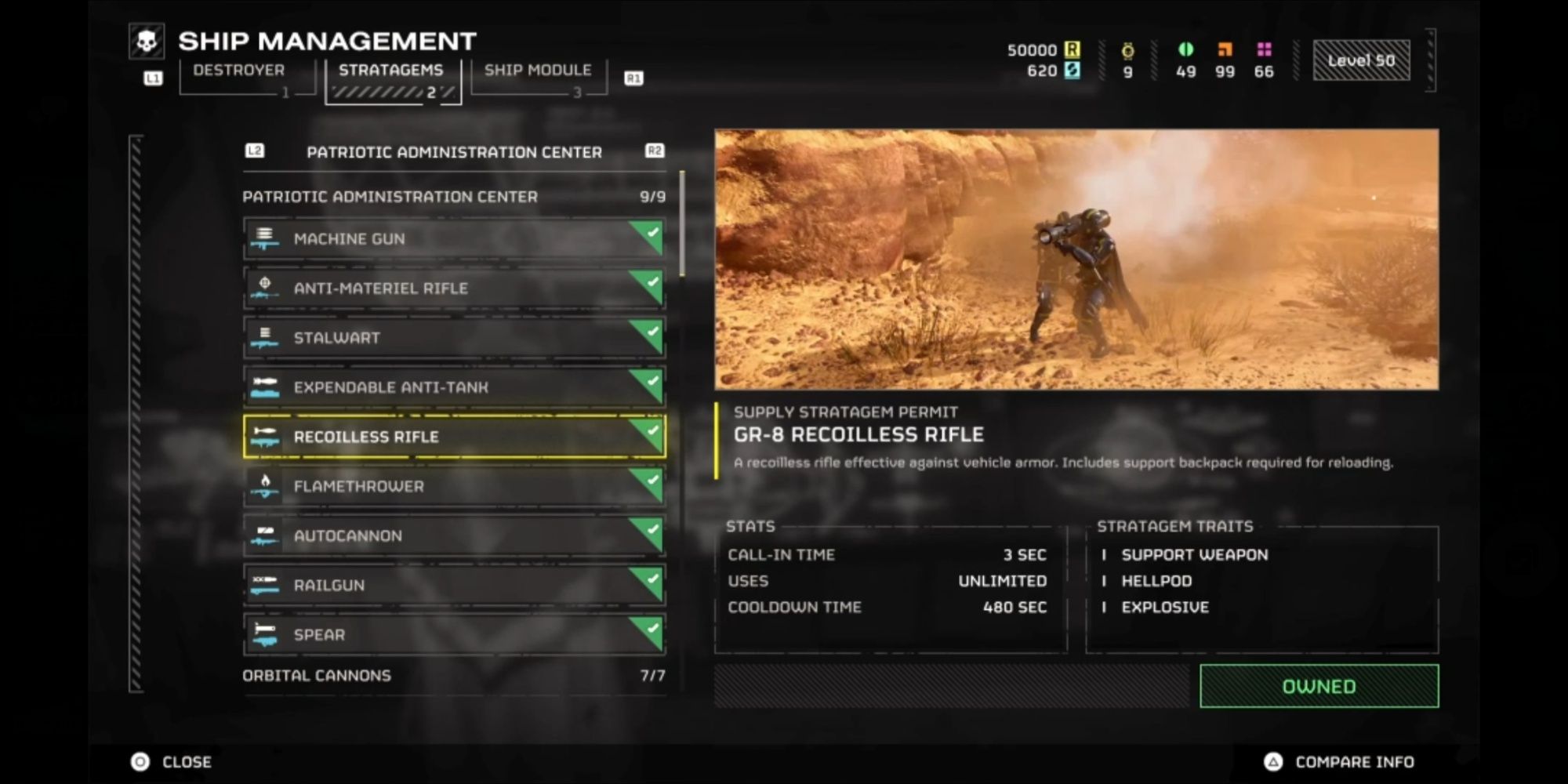Pick the Expendable Anti-Tank stratagem

[x=454, y=387]
